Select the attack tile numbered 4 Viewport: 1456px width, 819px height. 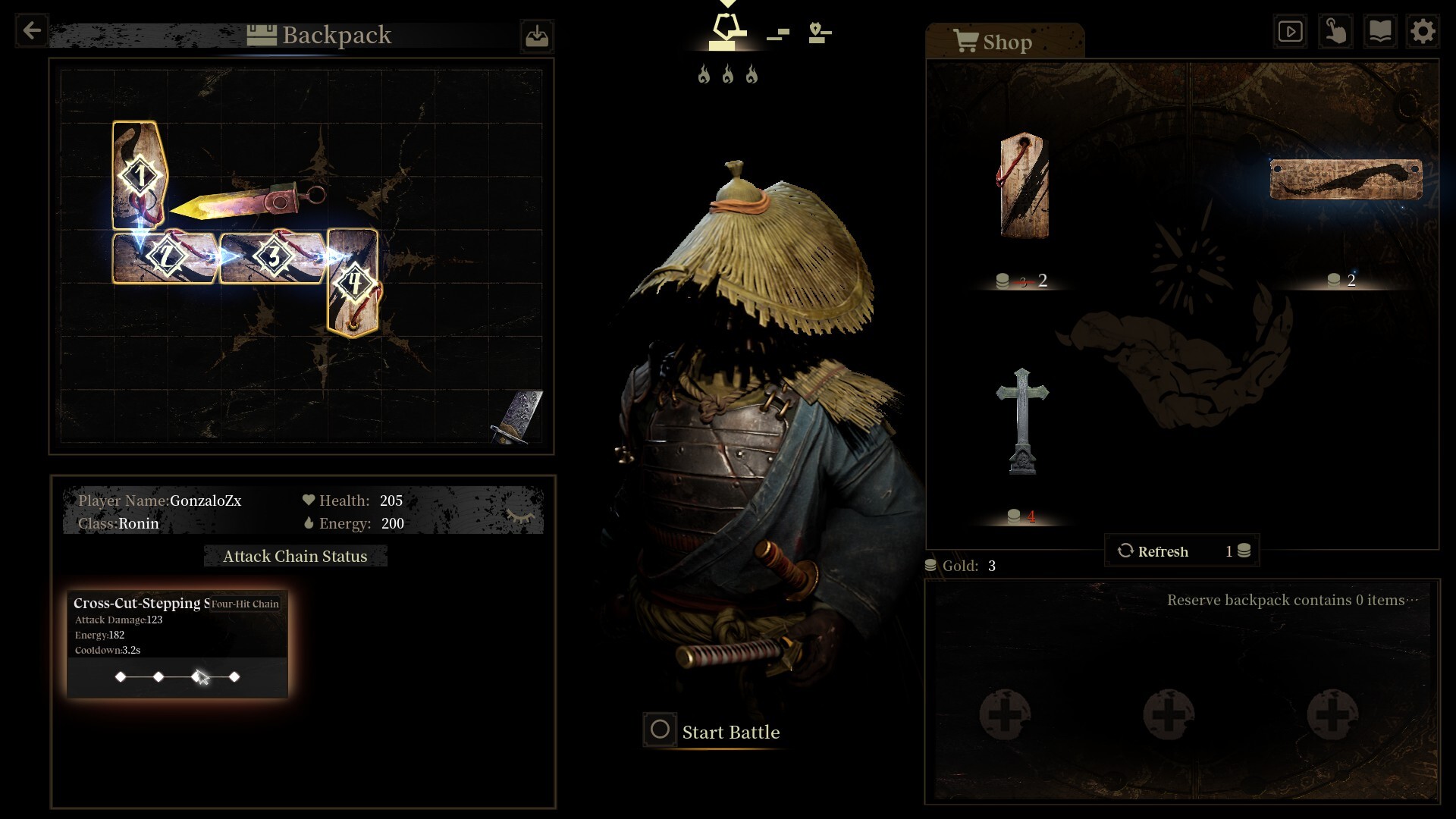(353, 283)
